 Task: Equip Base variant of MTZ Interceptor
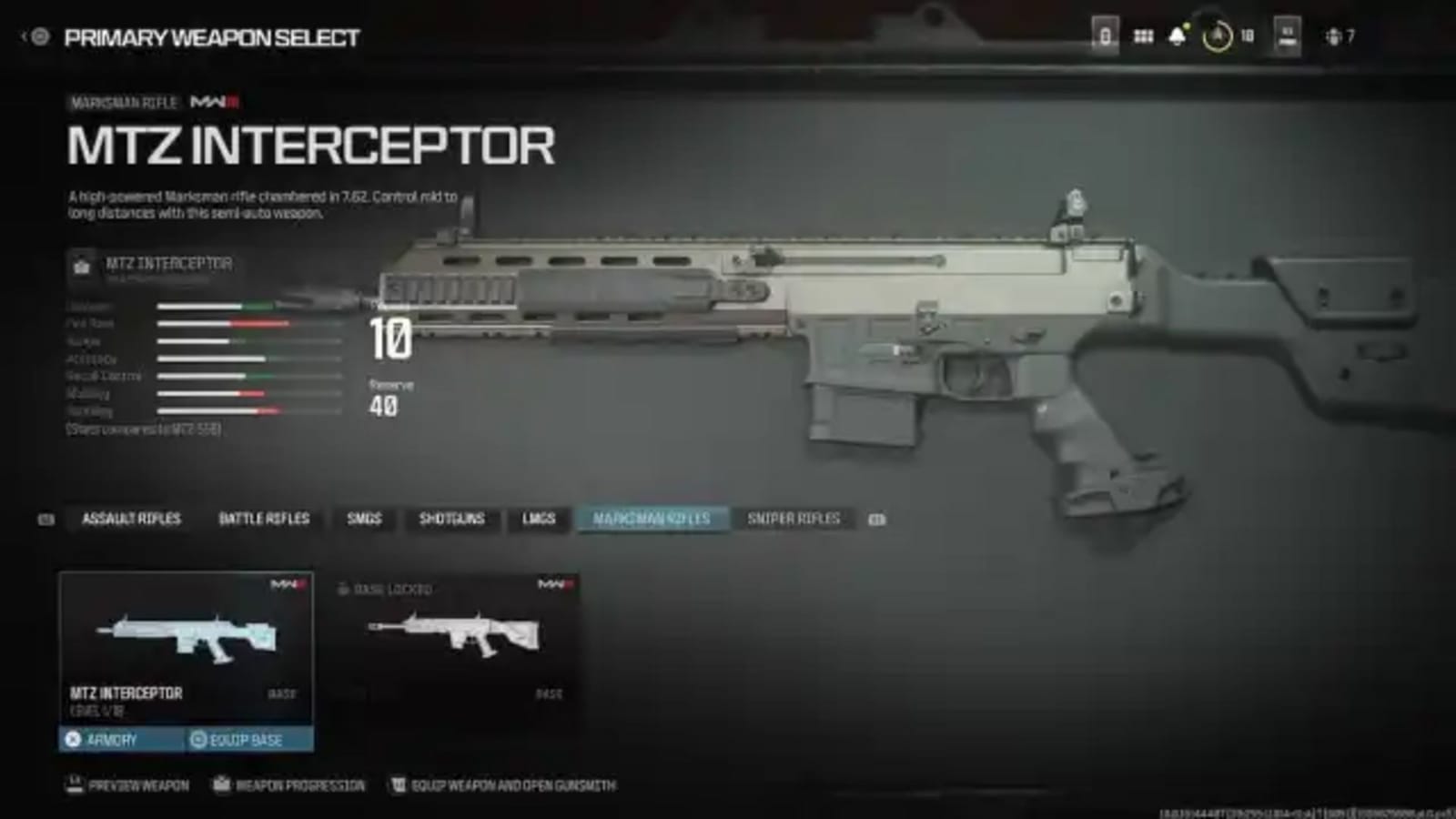244,740
